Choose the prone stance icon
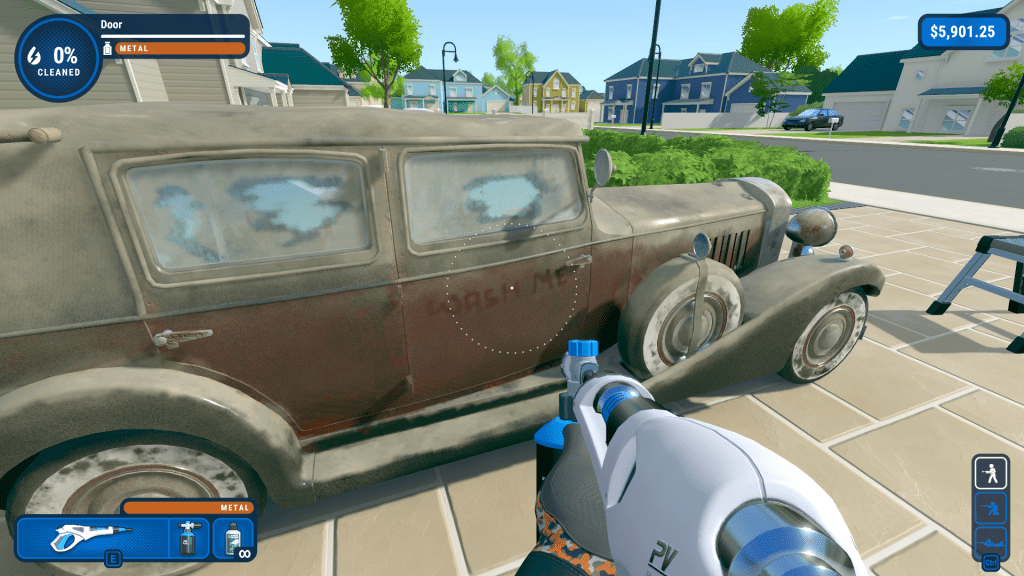Screen dimensions: 1024x576 (x=991, y=542)
